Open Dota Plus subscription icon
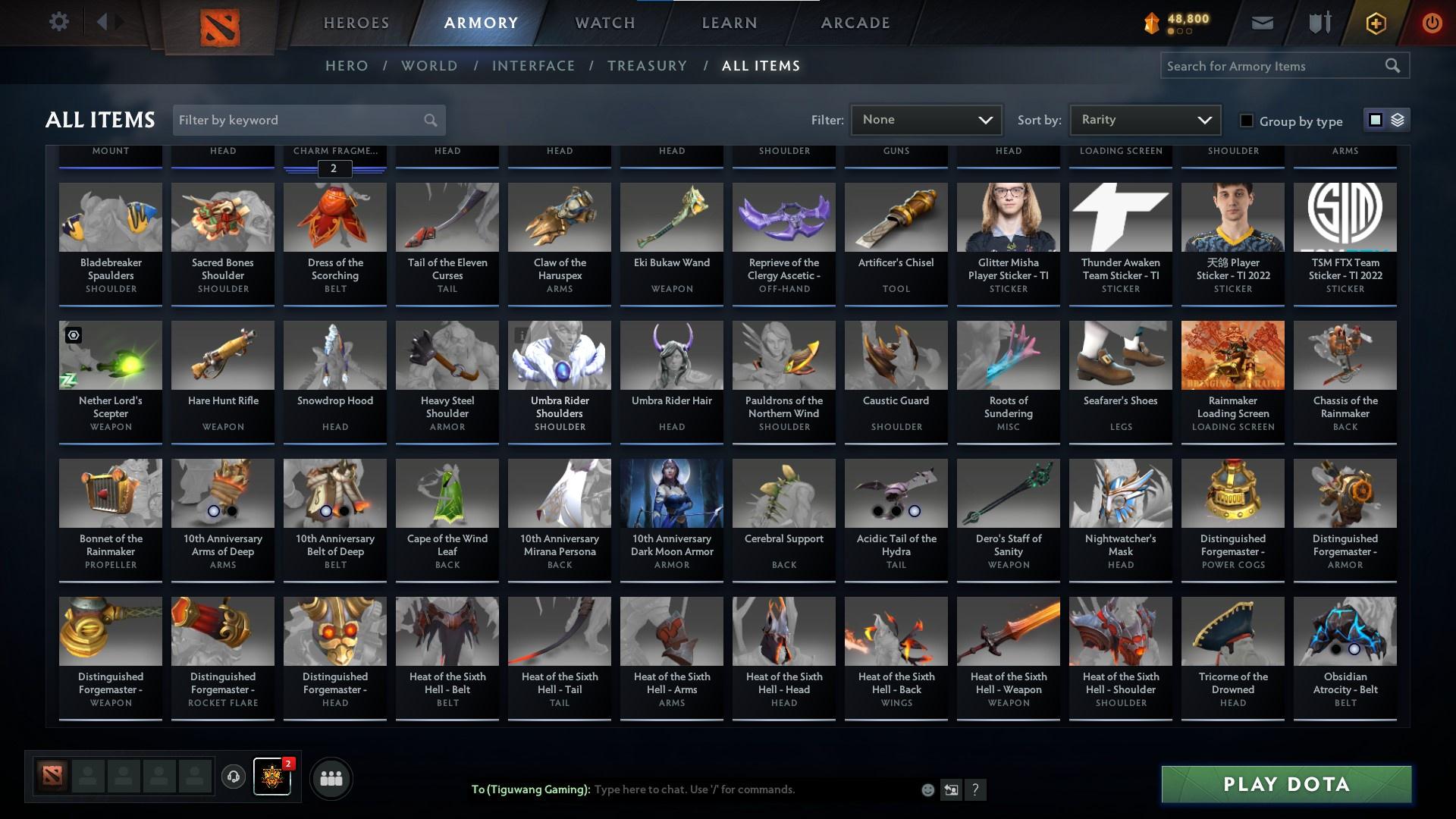The height and width of the screenshot is (819, 1456). click(1375, 22)
